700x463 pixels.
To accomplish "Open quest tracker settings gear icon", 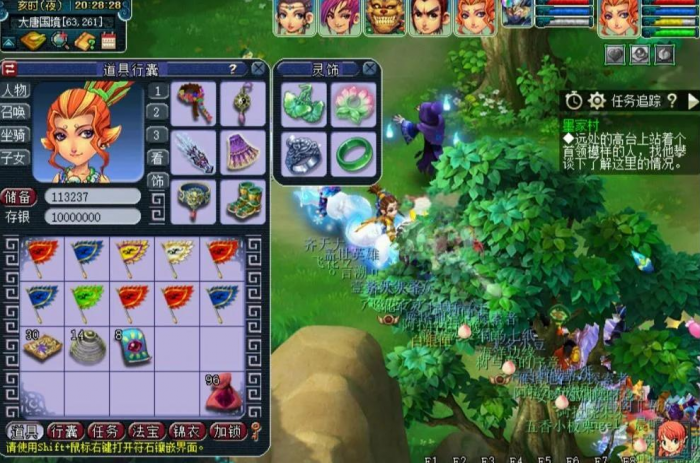I will pyautogui.click(x=597, y=101).
